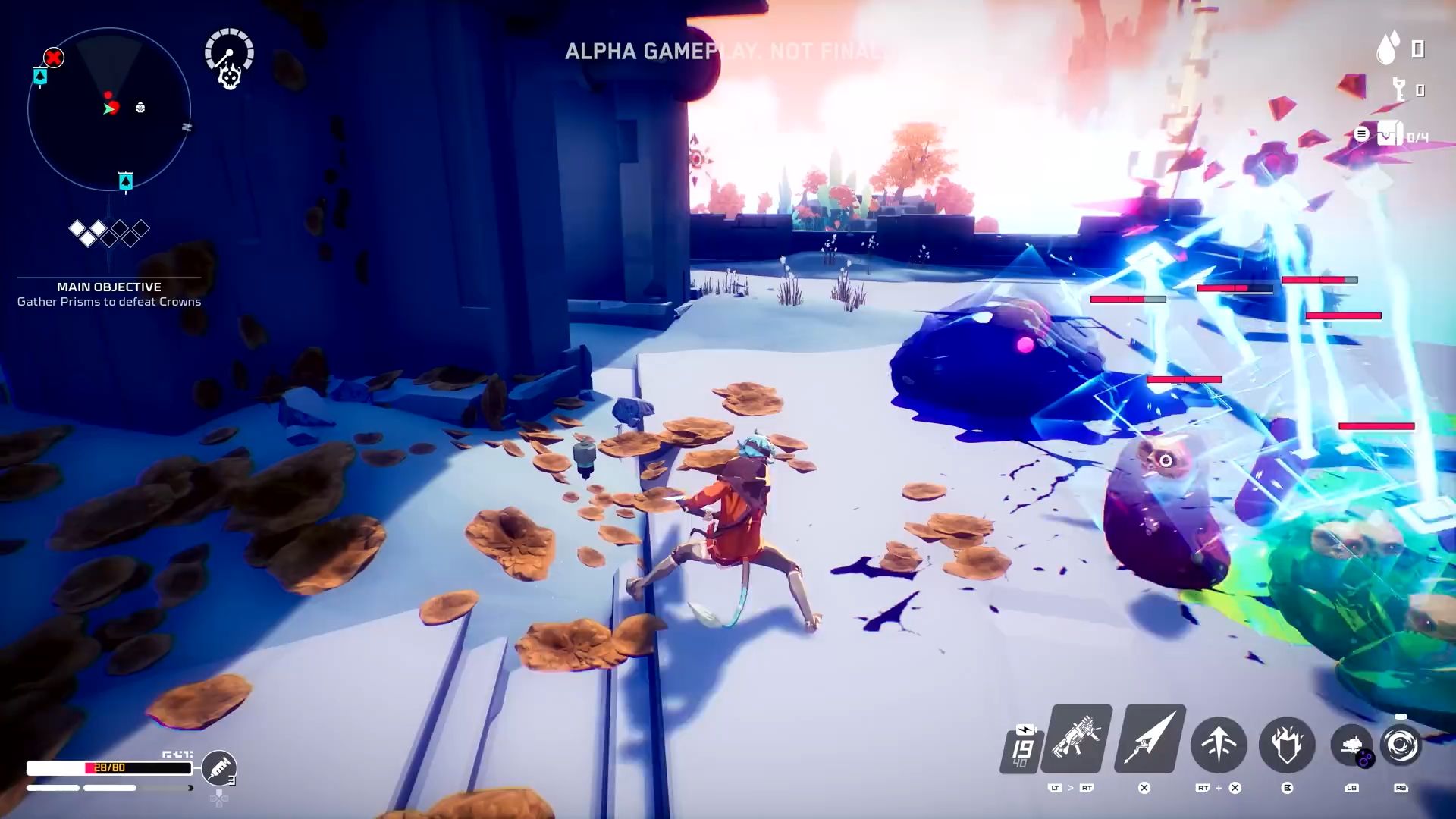
Task: Open the Main Objective tracker
Action: point(109,294)
